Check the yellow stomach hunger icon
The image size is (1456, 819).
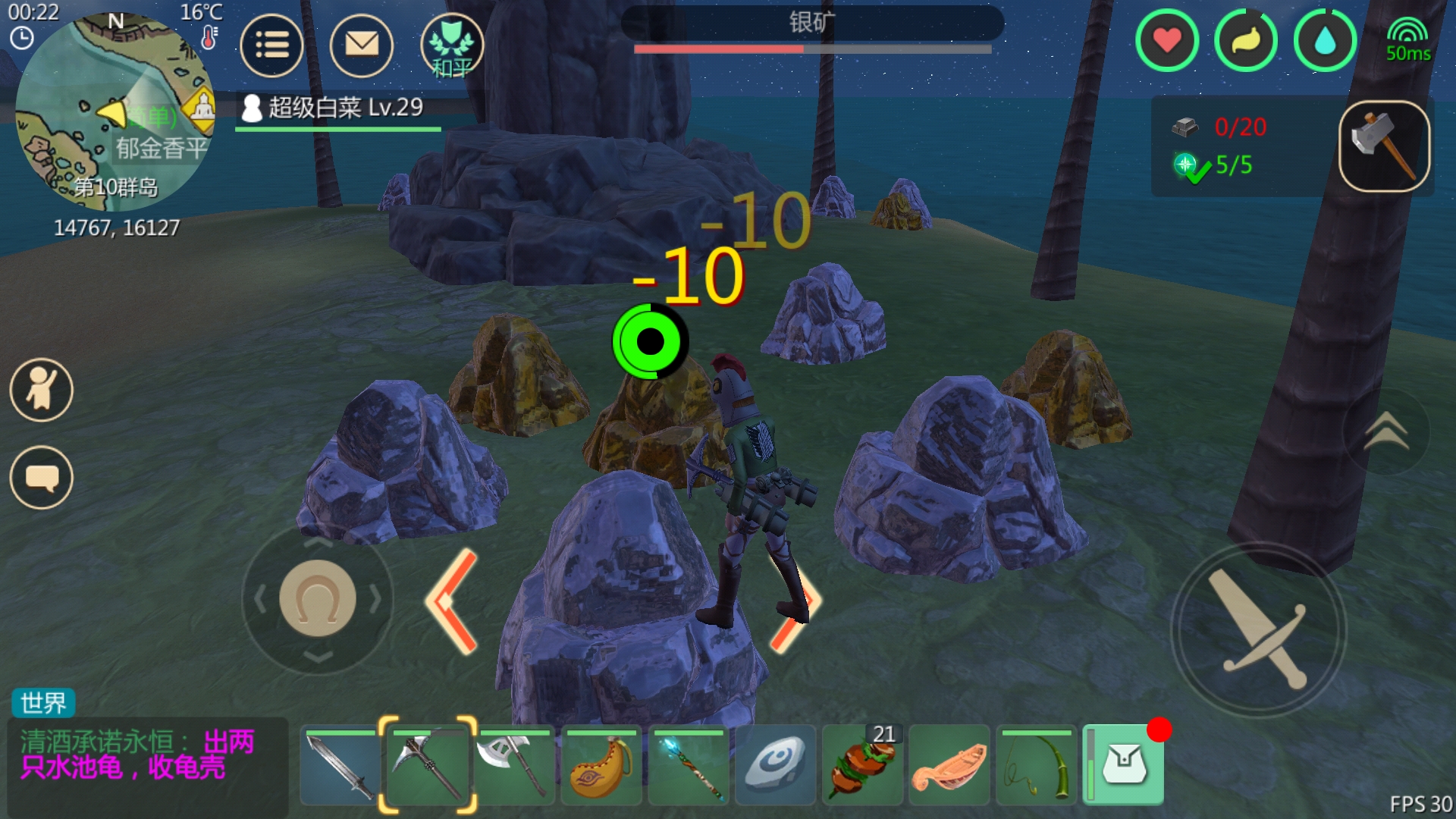[1245, 41]
